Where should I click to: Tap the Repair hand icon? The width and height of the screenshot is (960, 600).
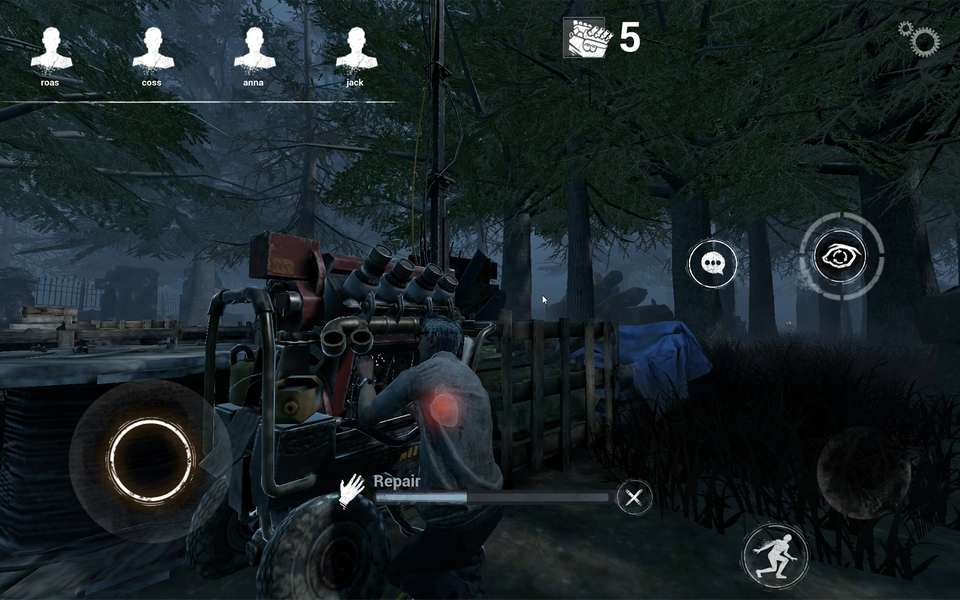tap(352, 490)
